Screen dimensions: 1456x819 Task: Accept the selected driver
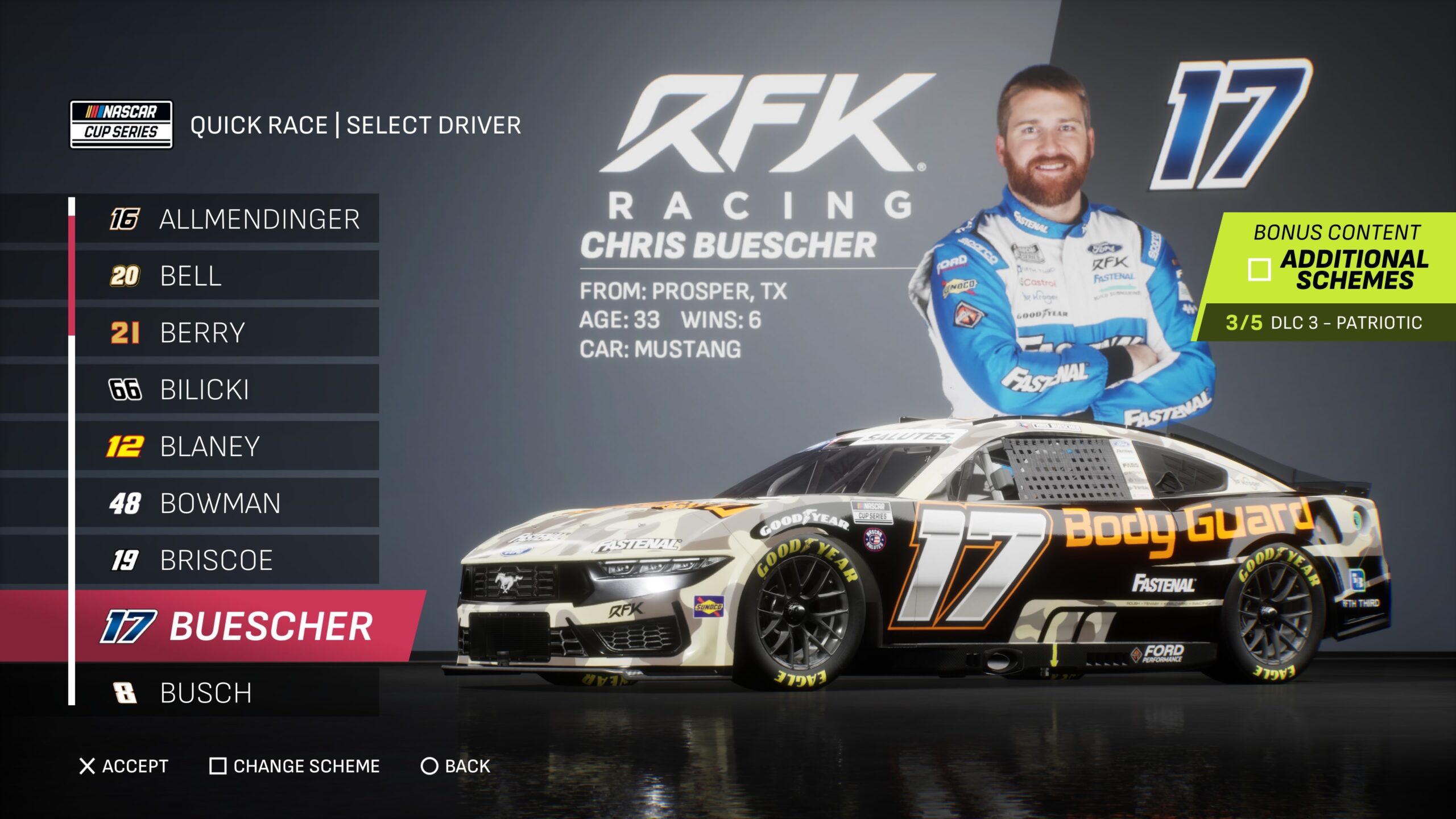[x=123, y=766]
